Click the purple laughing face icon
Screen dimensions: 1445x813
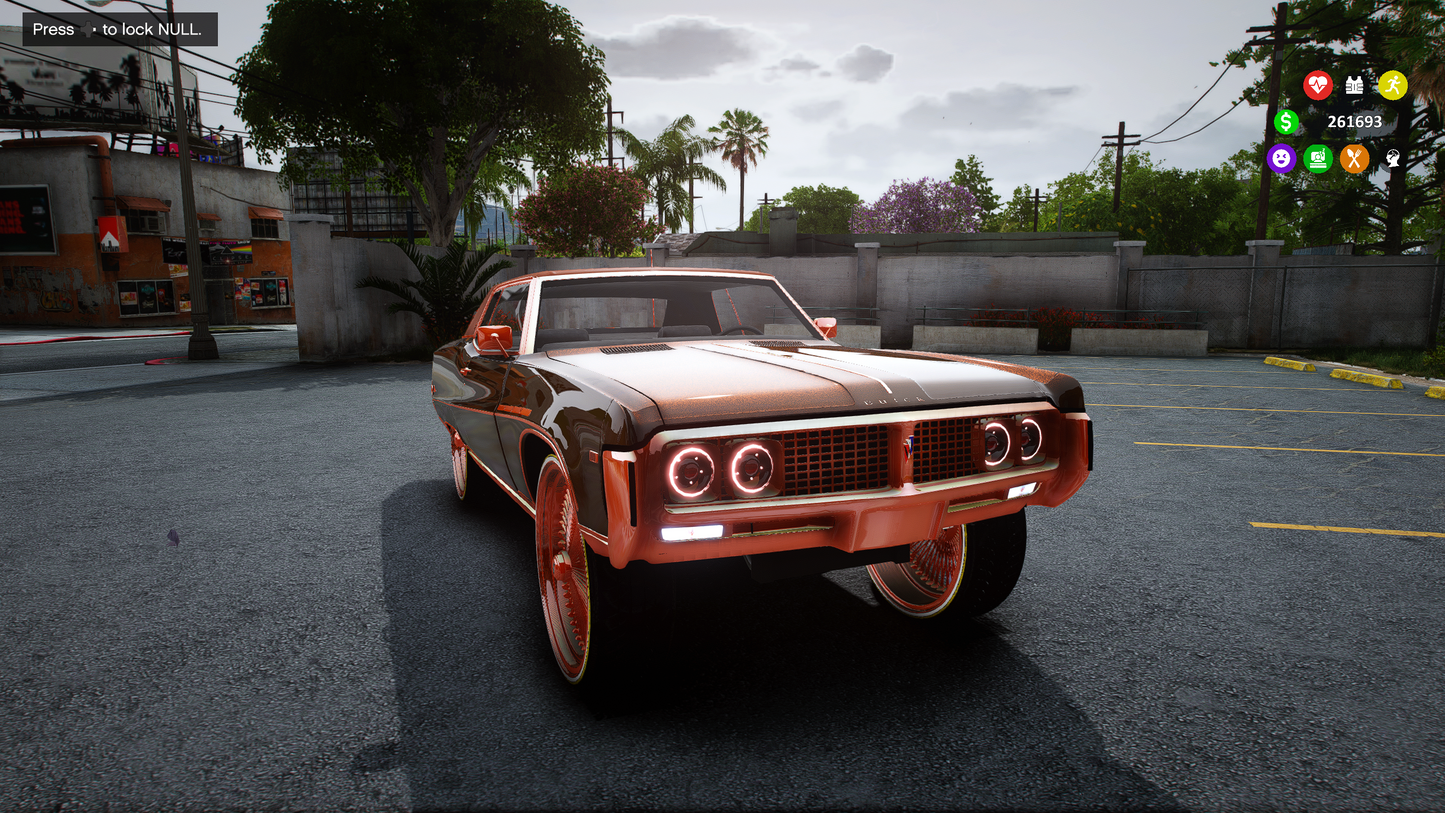tap(1281, 158)
